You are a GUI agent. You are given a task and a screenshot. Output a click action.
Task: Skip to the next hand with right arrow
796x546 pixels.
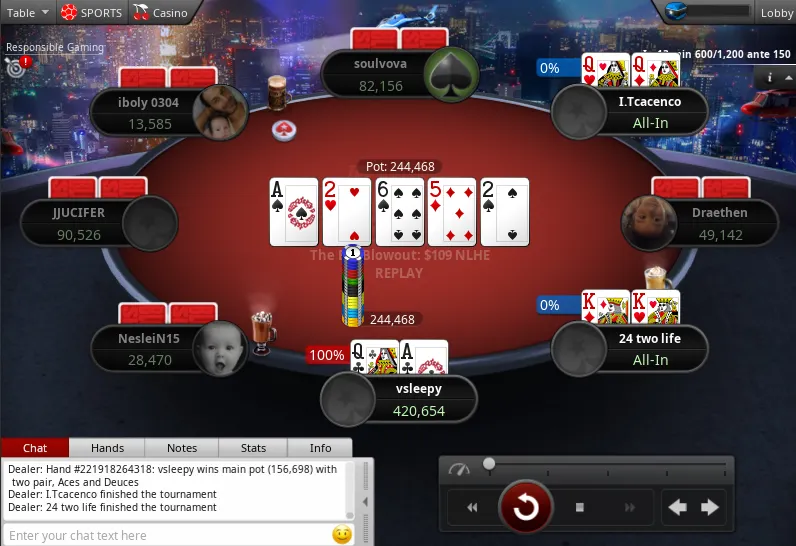[710, 508]
